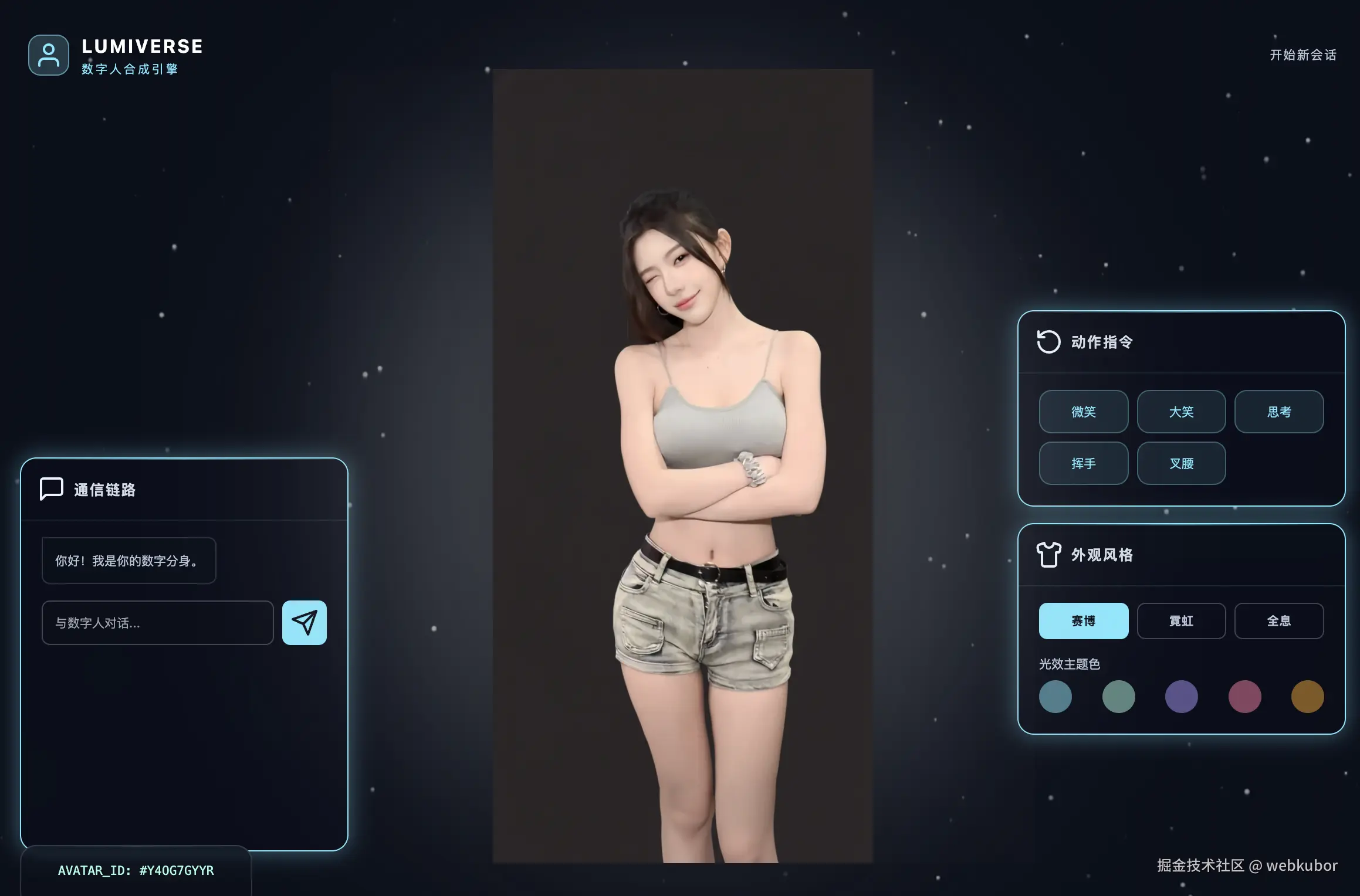Select the magenta pink glow color

[x=1244, y=697]
